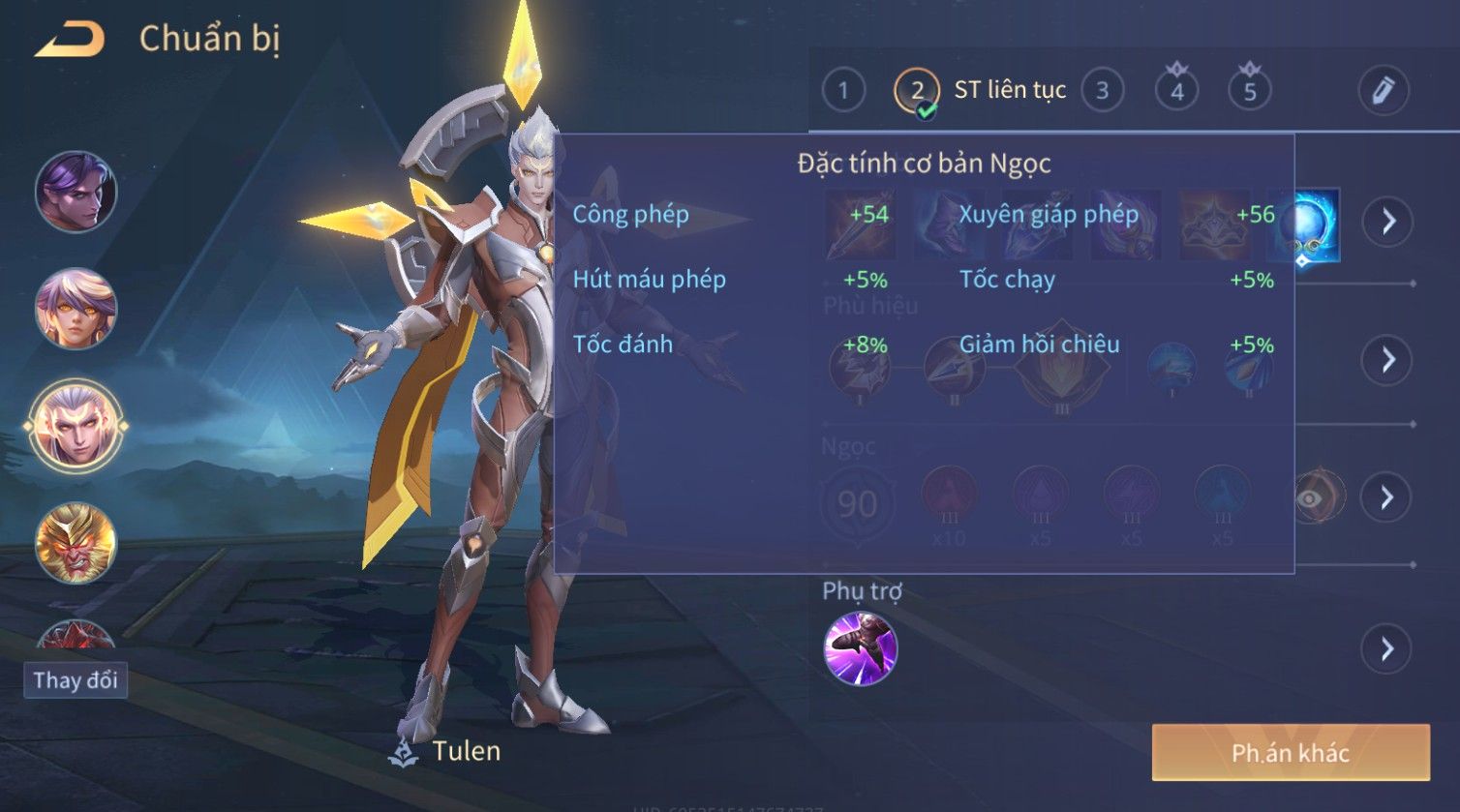Screen dimensions: 1460x812
Task: Click the Thay đổi button
Action: tap(76, 680)
